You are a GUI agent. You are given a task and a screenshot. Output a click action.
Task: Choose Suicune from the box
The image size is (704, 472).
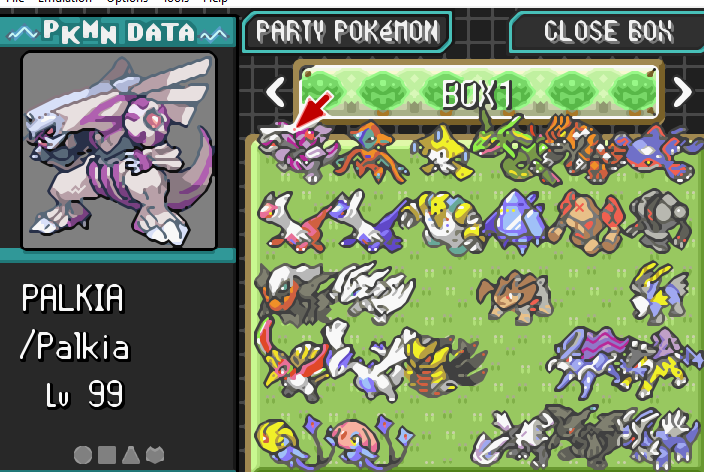point(585,360)
